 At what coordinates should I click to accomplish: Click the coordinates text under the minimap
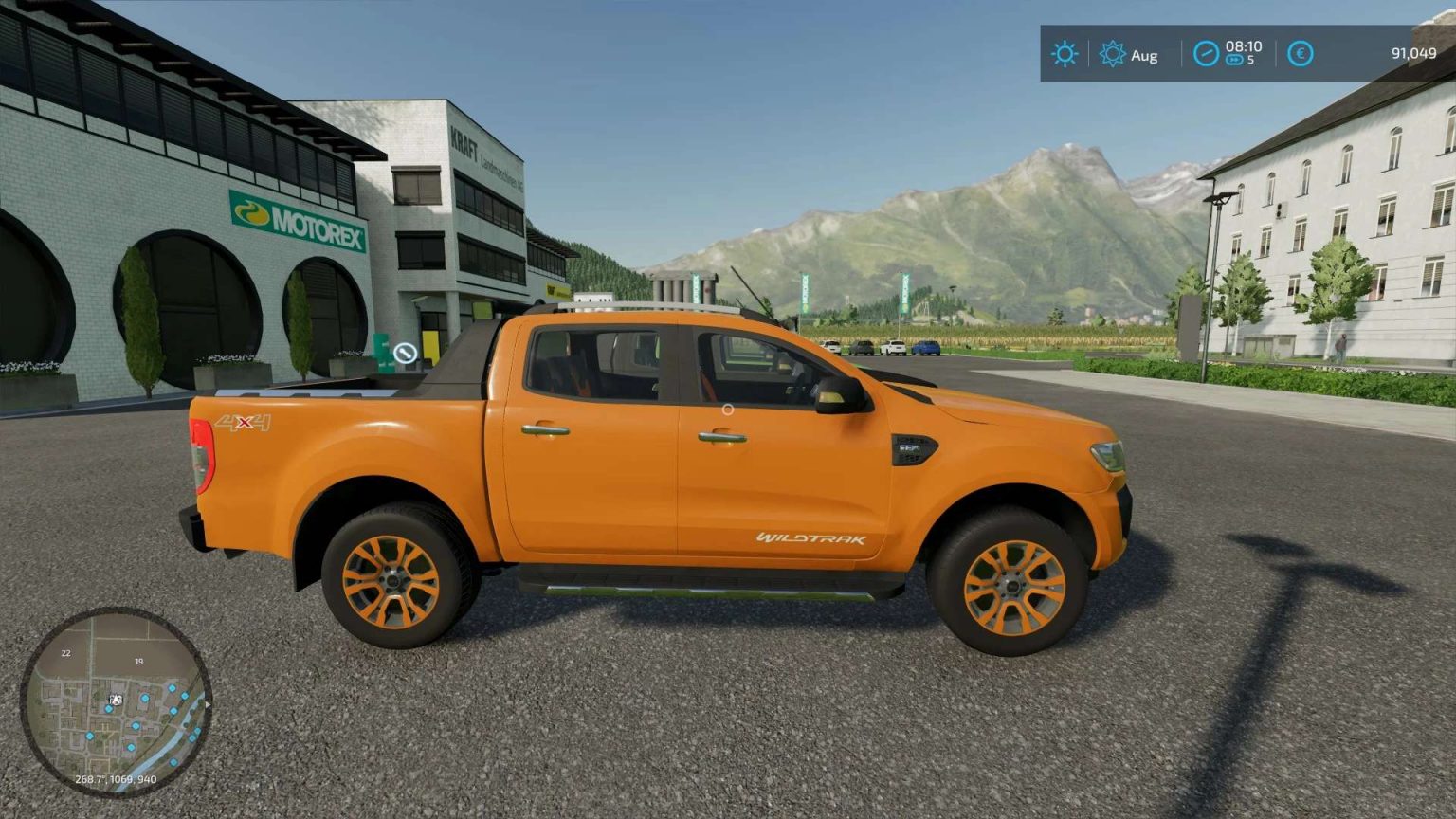click(x=117, y=778)
